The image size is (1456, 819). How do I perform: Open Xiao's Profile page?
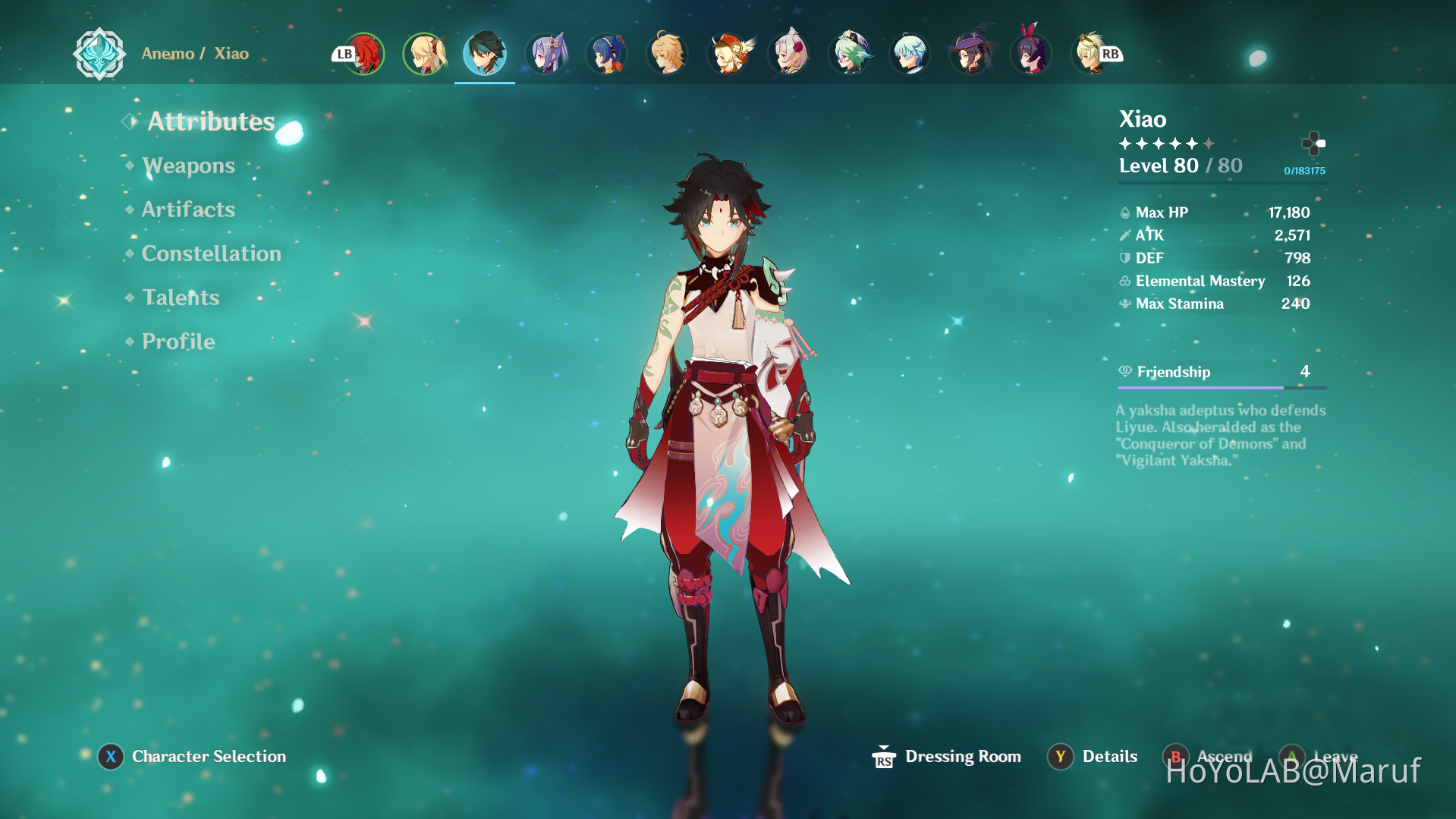click(178, 342)
